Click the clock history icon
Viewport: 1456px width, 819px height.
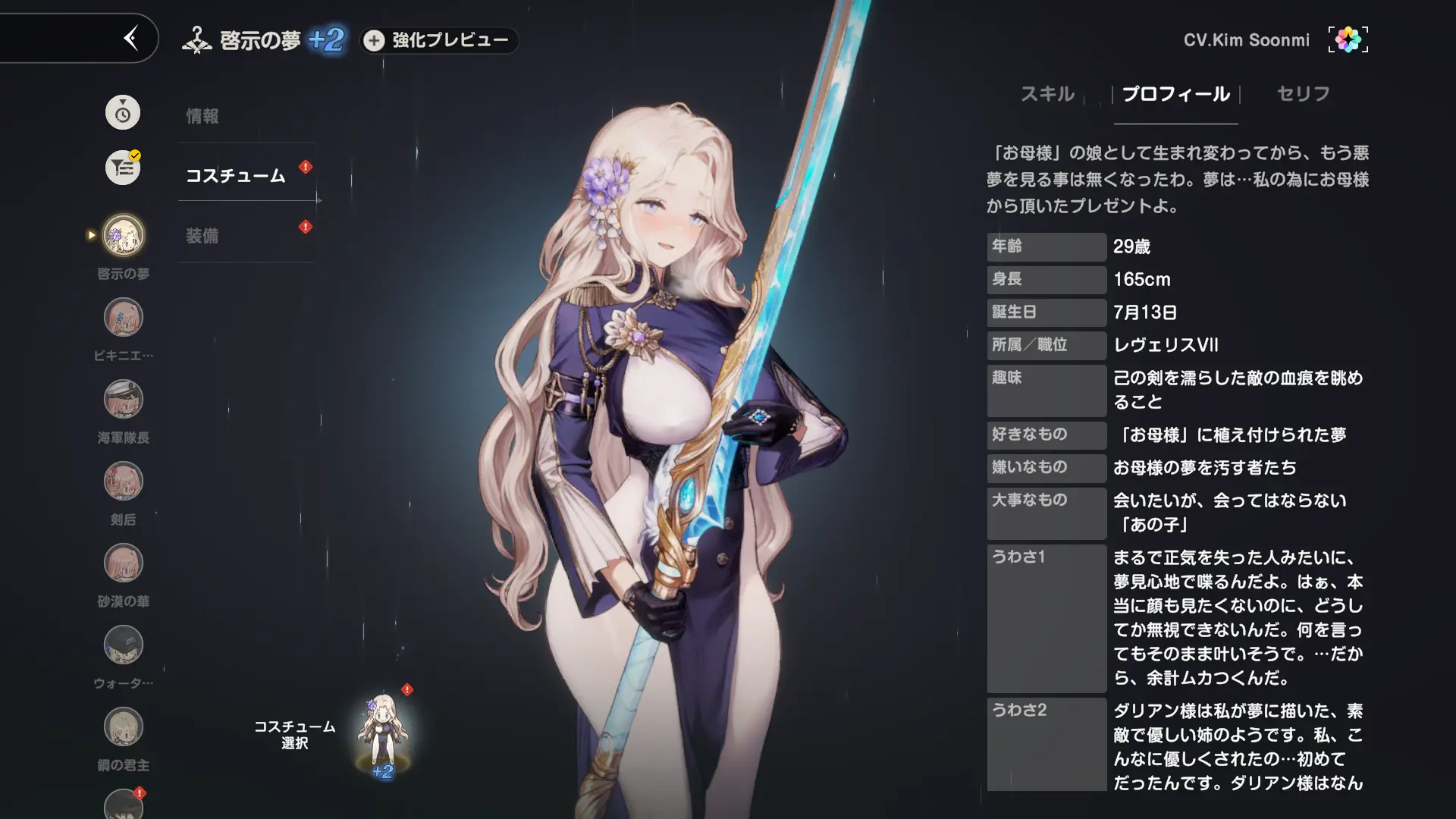(123, 113)
